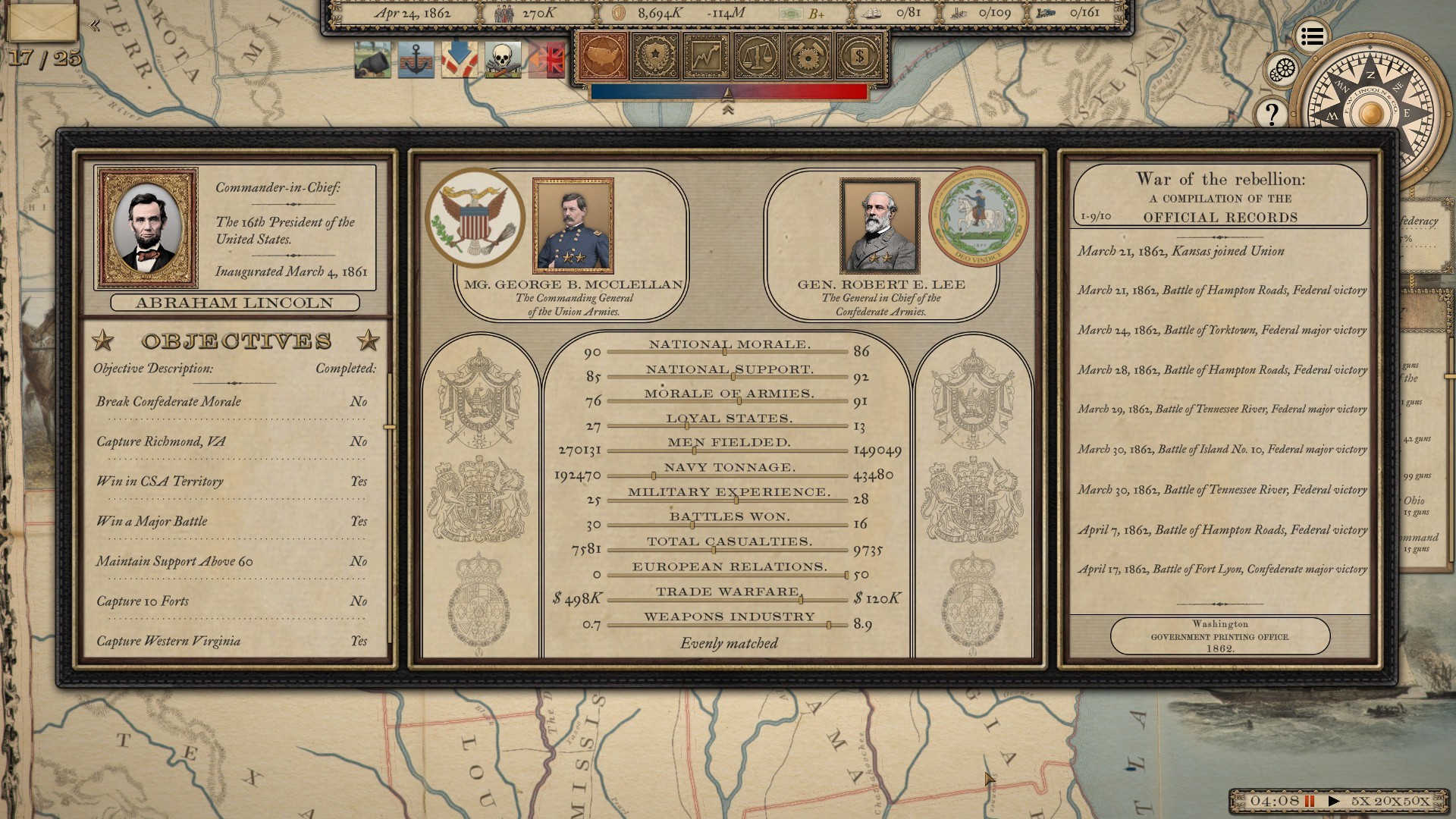The image size is (1456, 819).
Task: Switch speed to 50X
Action: click(1417, 799)
